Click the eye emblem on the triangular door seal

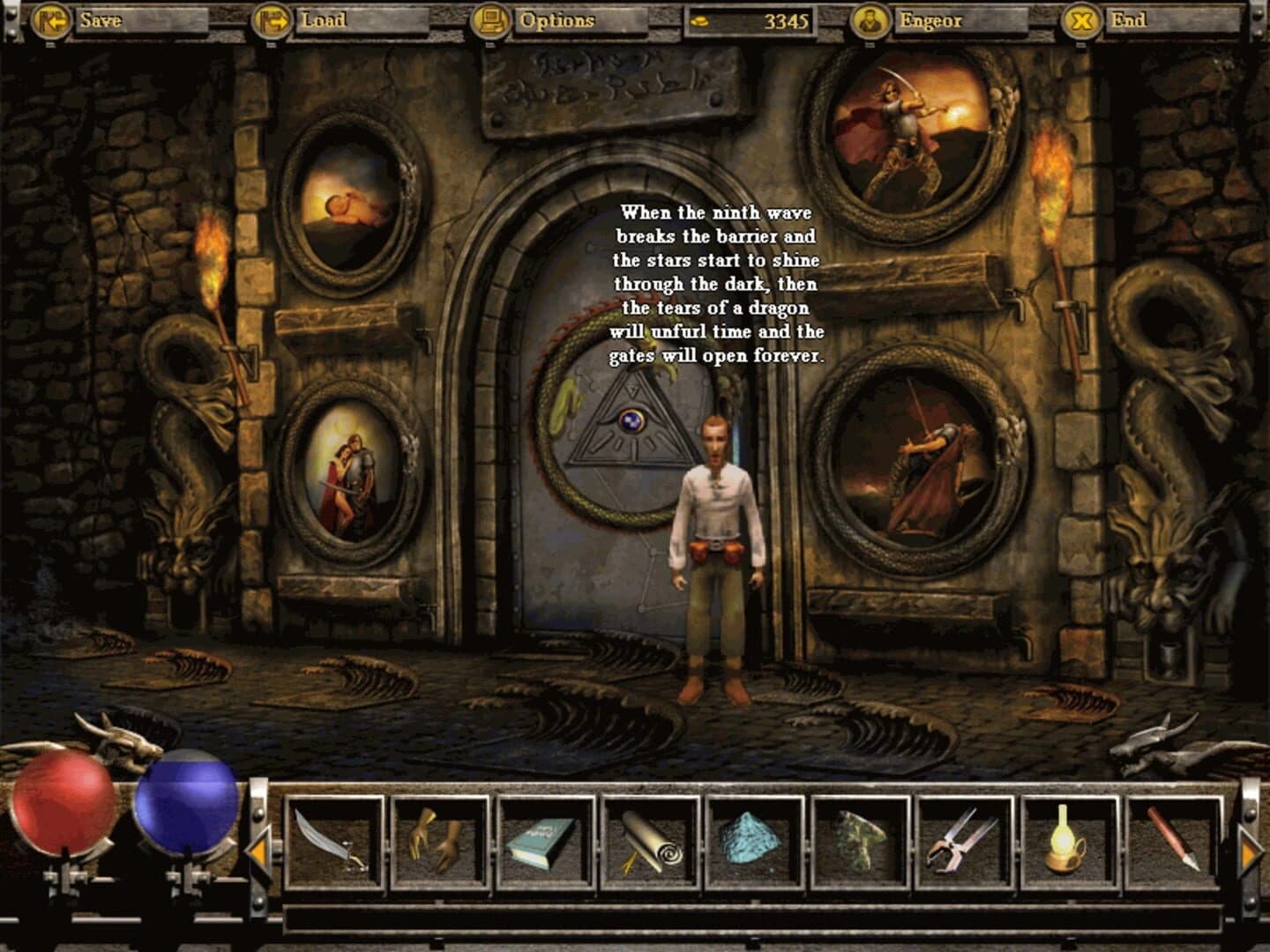[634, 423]
